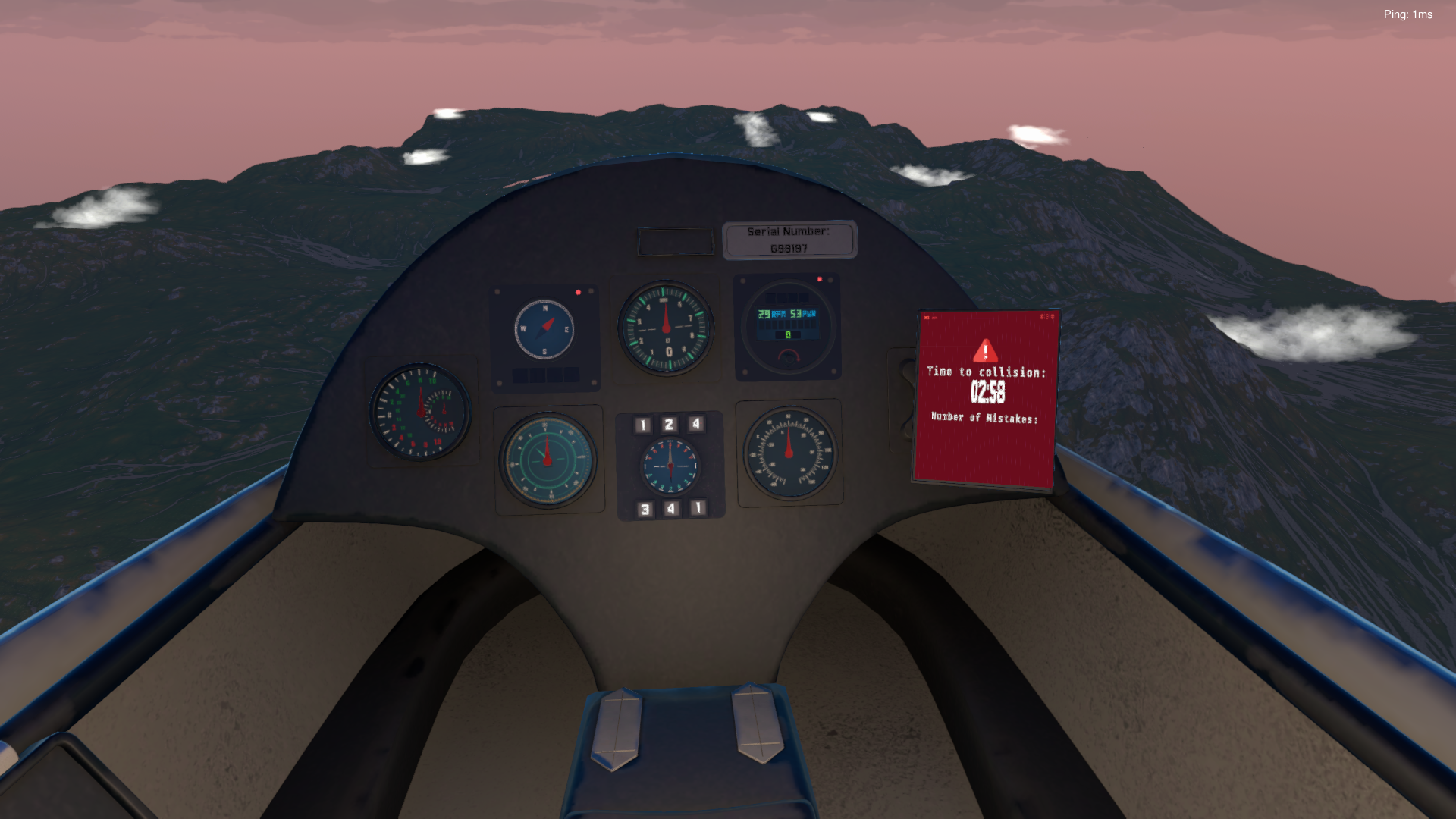The width and height of the screenshot is (1456, 819).
Task: Select the Serial Number G99197 placard
Action: click(x=790, y=239)
